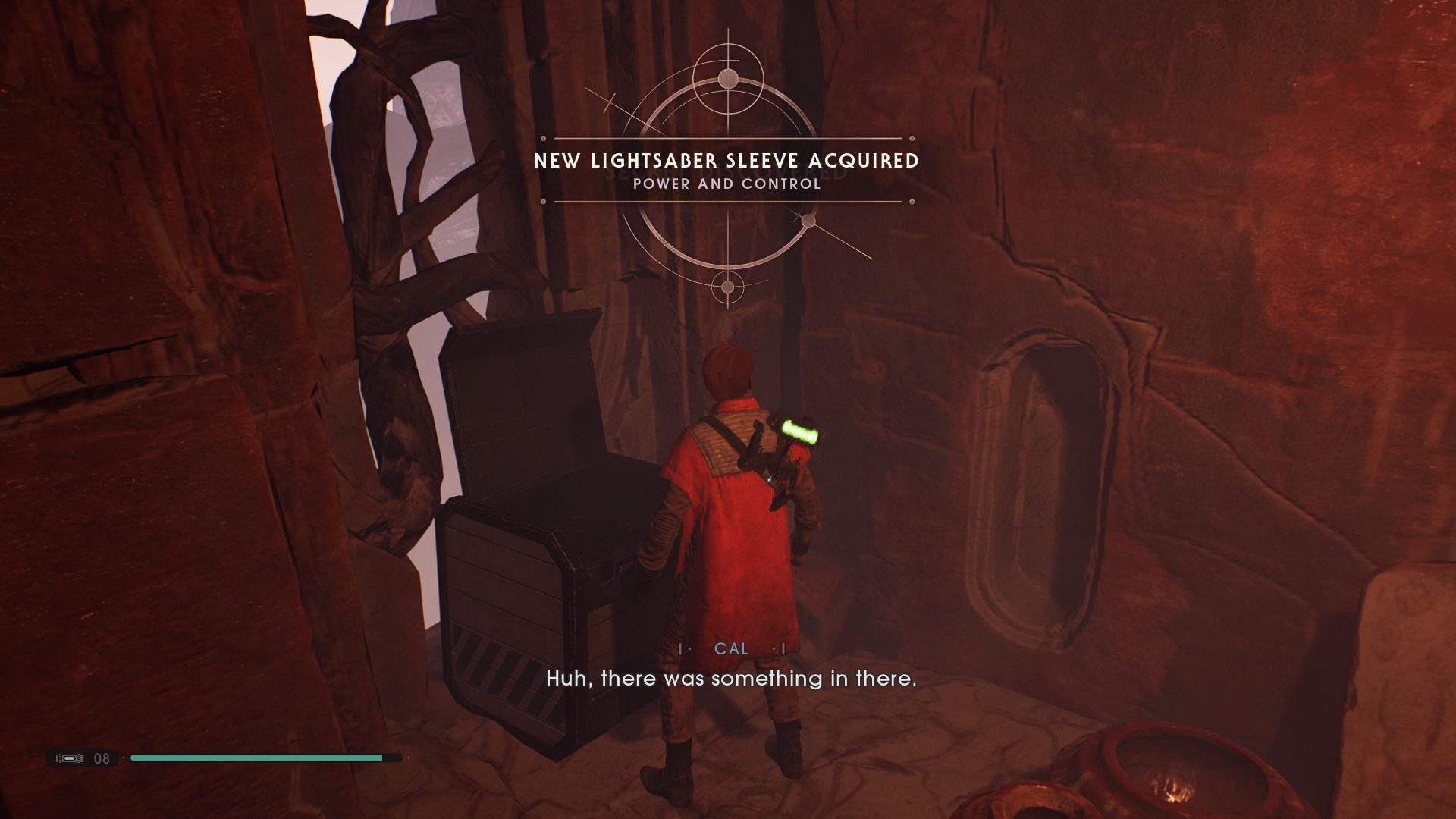Viewport: 1456px width, 819px height.
Task: Click the subtitle line about something in there
Action: point(732,679)
